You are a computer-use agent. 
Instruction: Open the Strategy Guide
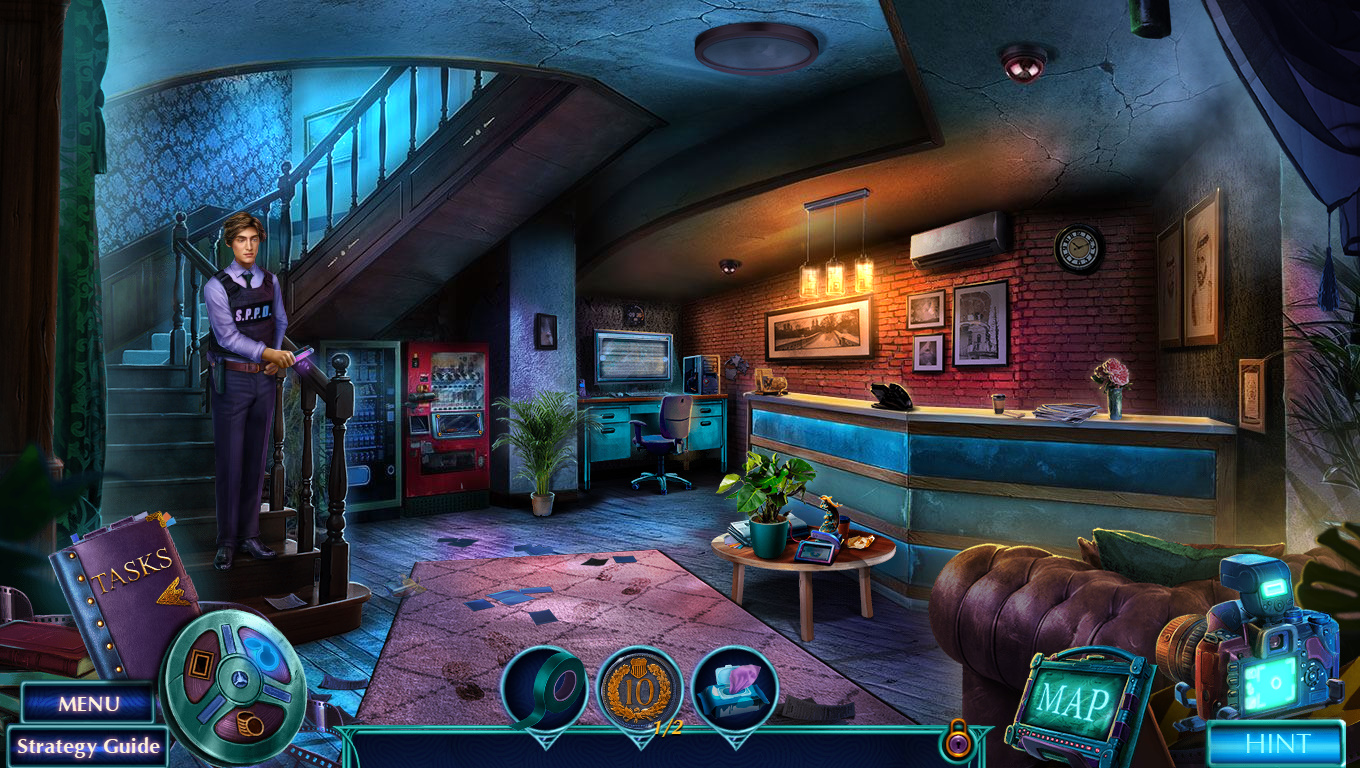[x=88, y=746]
